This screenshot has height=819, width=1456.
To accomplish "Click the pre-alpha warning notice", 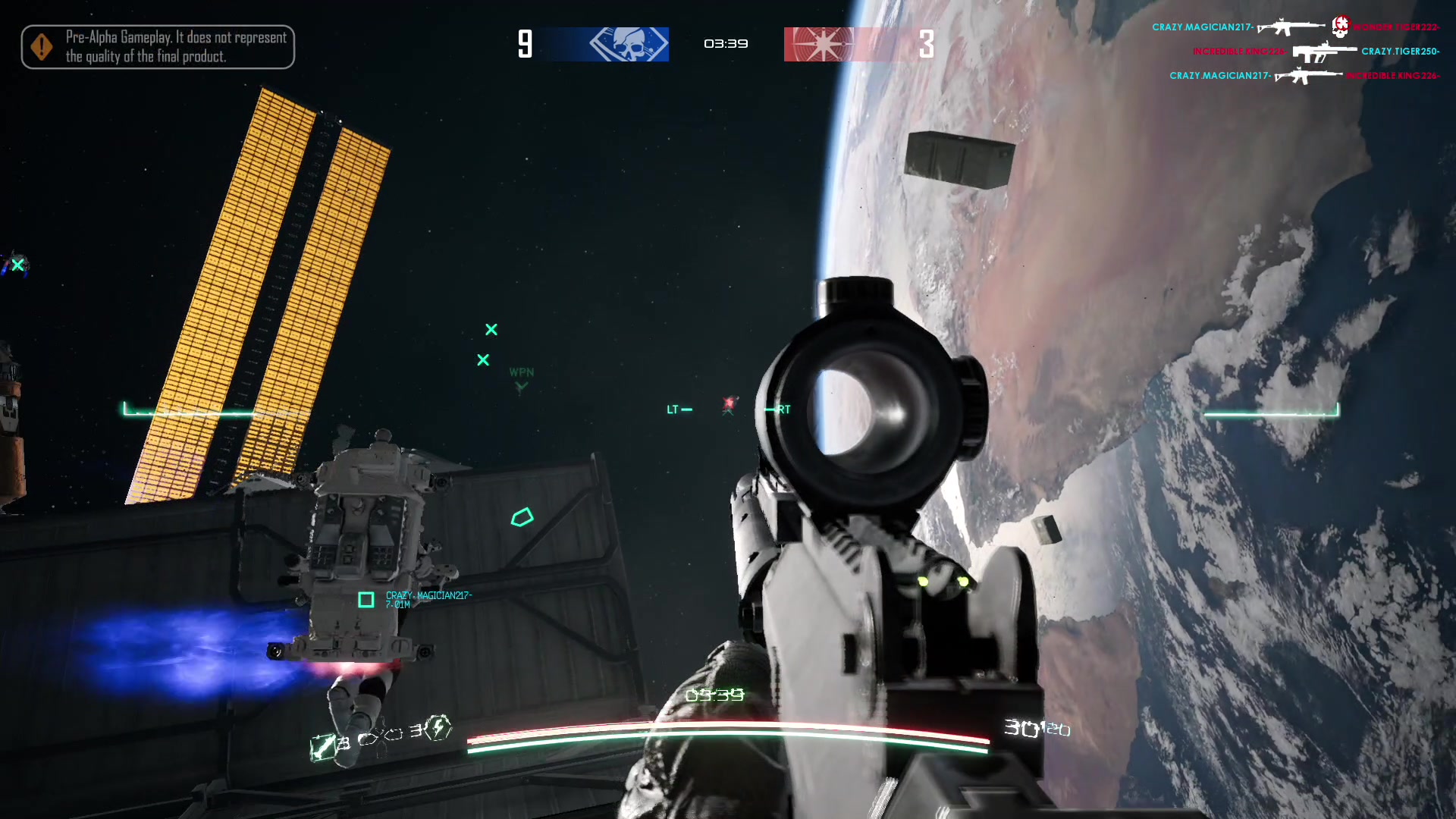I will click(x=158, y=47).
